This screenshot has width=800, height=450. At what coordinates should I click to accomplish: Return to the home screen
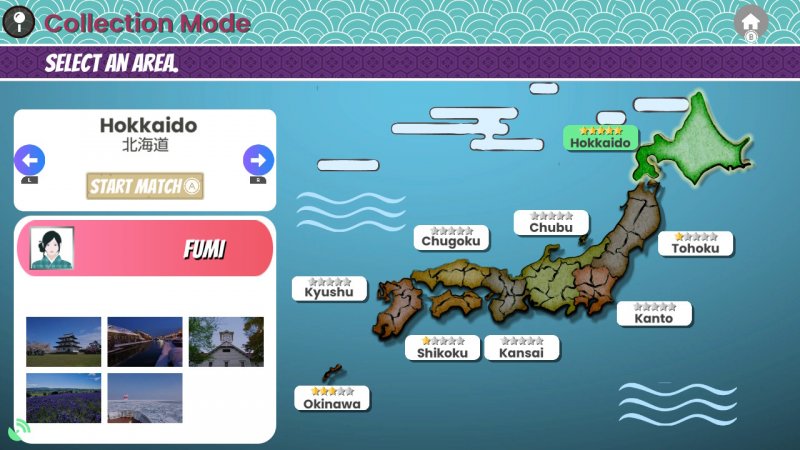750,20
